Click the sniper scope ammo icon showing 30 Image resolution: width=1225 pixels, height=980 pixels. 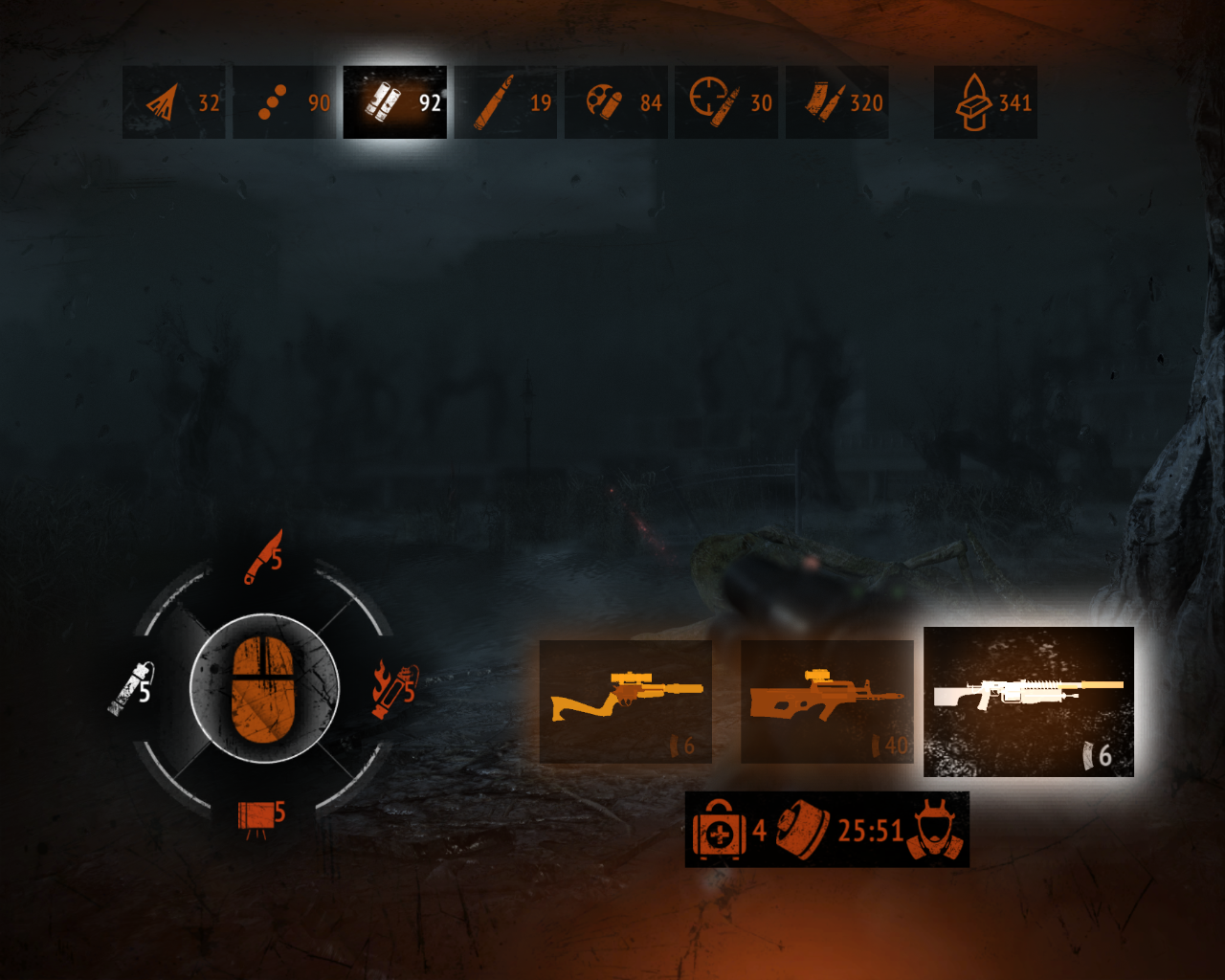[x=709, y=100]
